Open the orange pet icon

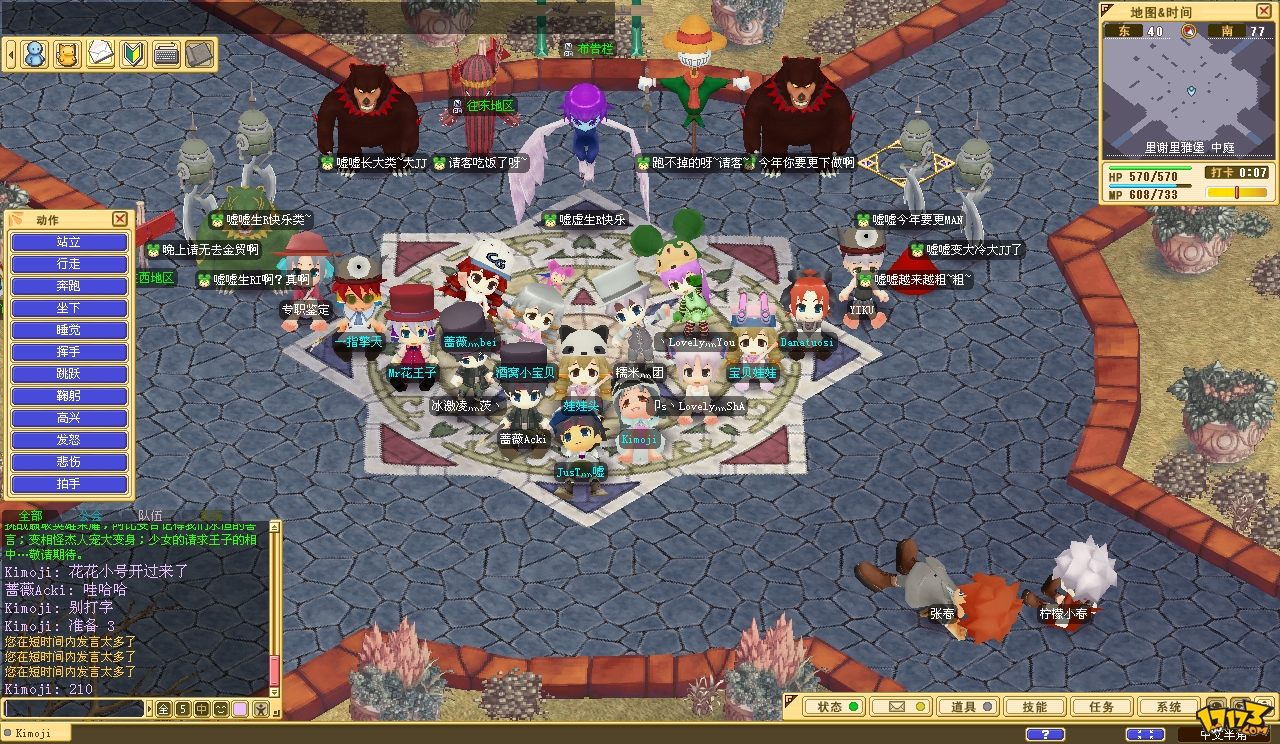67,53
